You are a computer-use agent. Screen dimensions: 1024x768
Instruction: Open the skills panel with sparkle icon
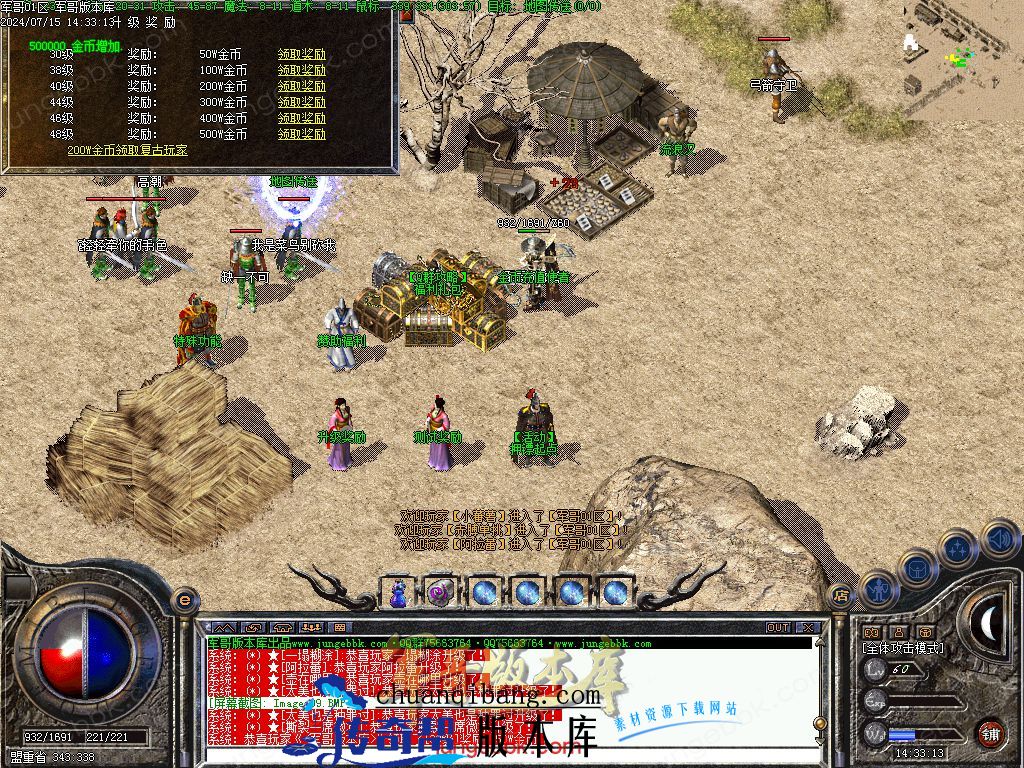pos(958,548)
